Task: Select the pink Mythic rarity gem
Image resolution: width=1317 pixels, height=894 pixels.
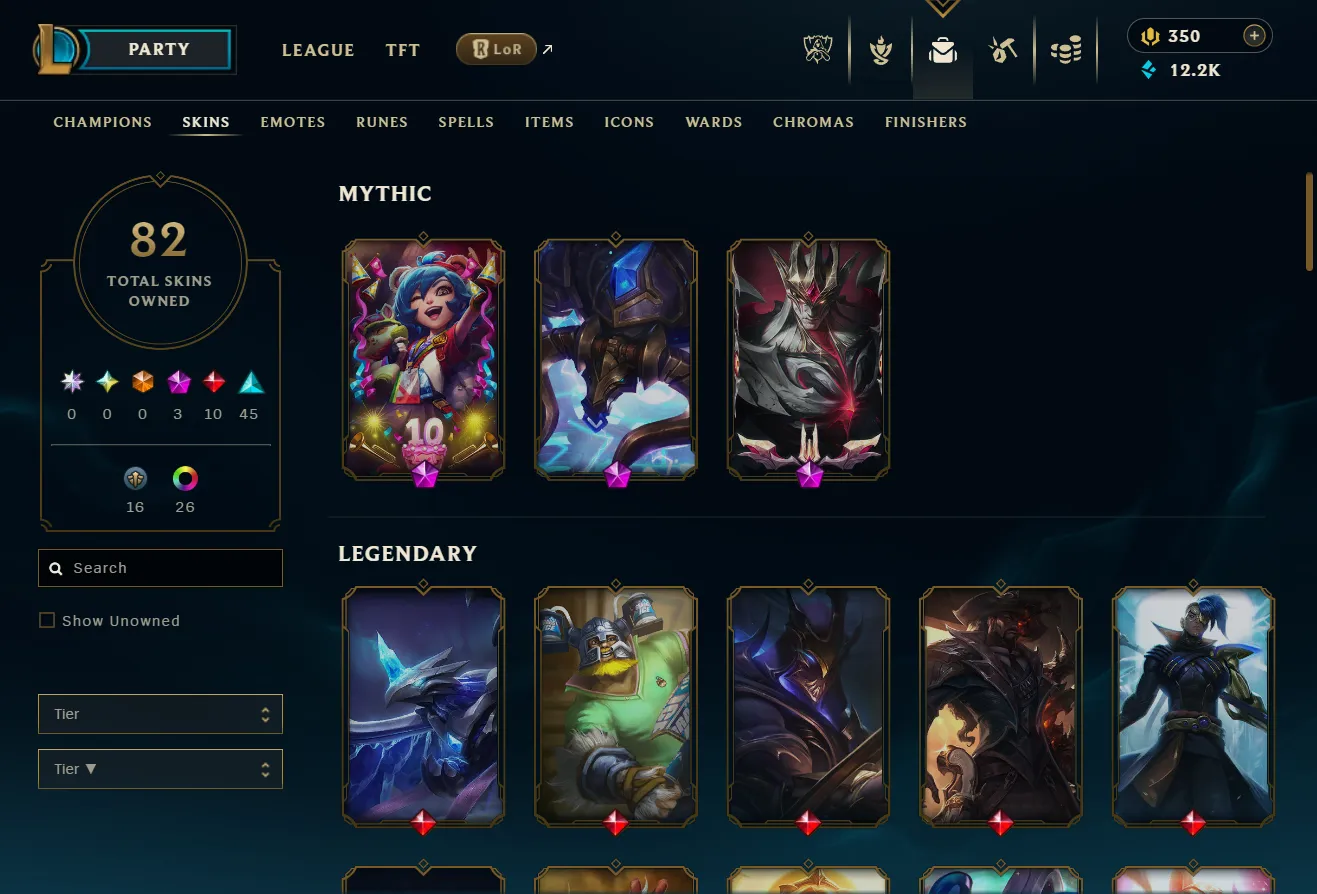Action: point(178,381)
